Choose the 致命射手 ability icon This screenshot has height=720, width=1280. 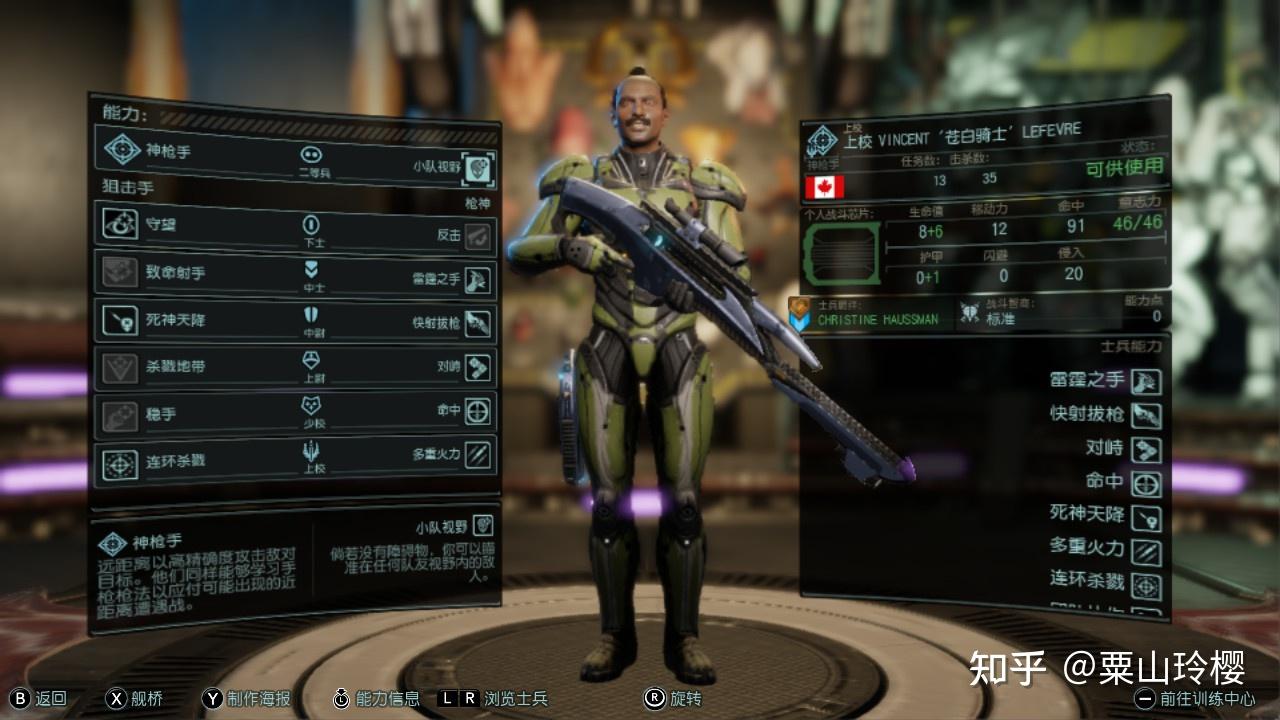coord(120,273)
